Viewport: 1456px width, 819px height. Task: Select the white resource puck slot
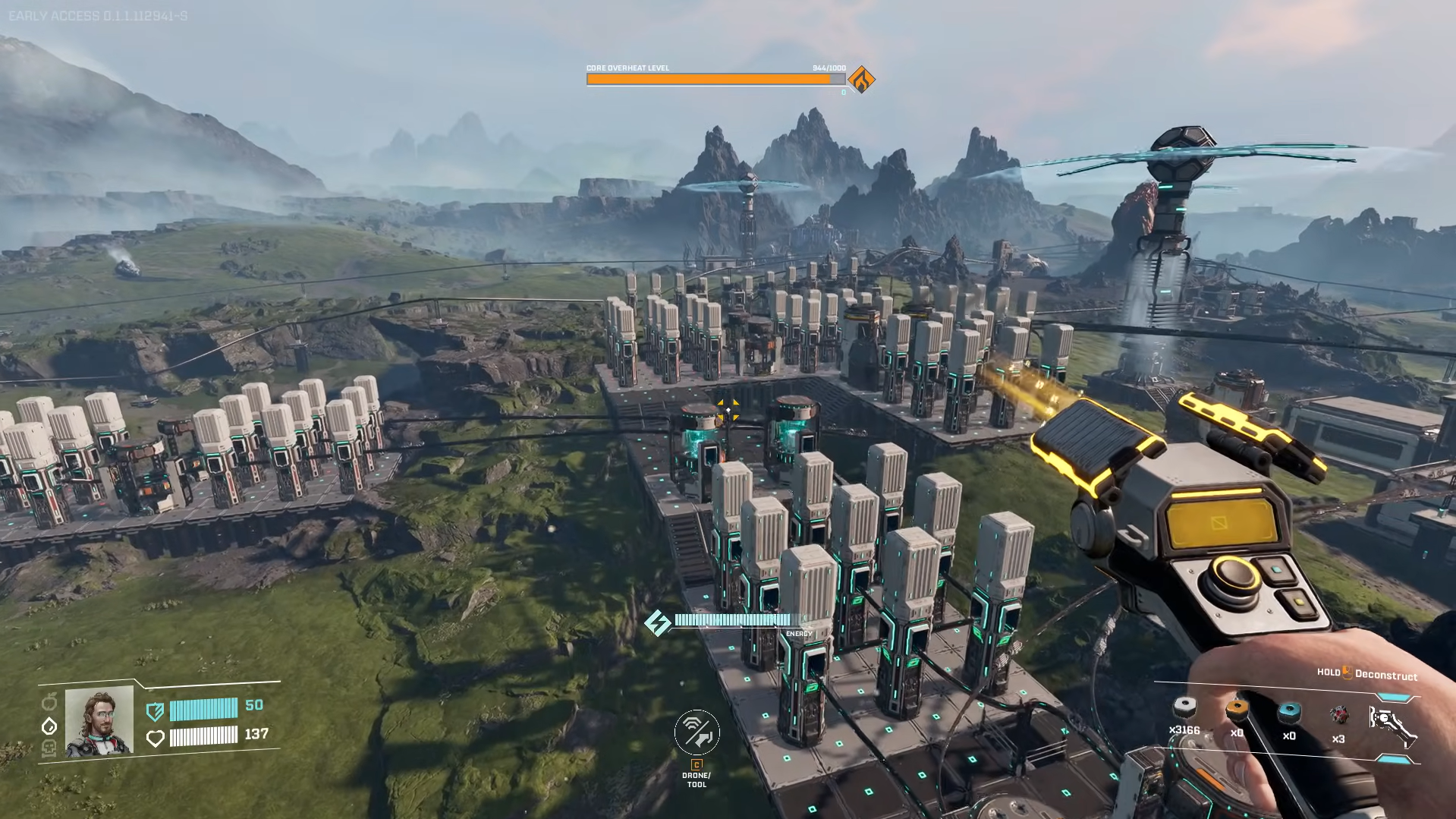point(1184,709)
